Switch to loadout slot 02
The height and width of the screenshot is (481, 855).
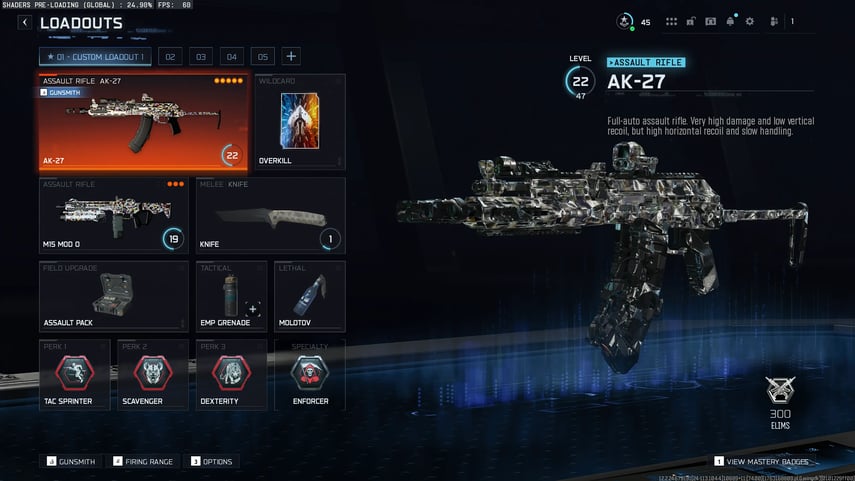pos(170,57)
